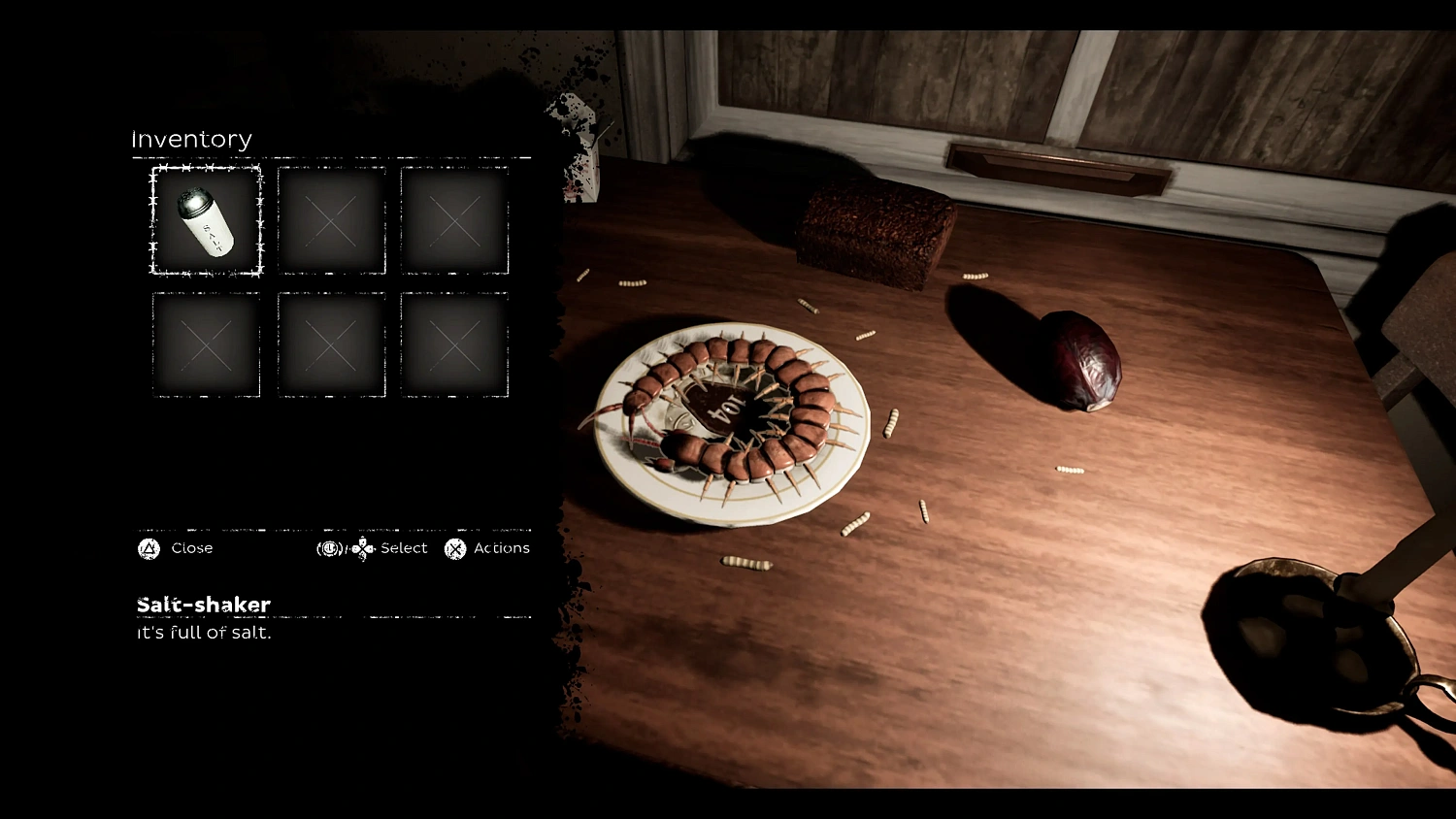The image size is (1456, 819).
Task: Click the bottom-right empty inventory slot
Action: pos(454,345)
